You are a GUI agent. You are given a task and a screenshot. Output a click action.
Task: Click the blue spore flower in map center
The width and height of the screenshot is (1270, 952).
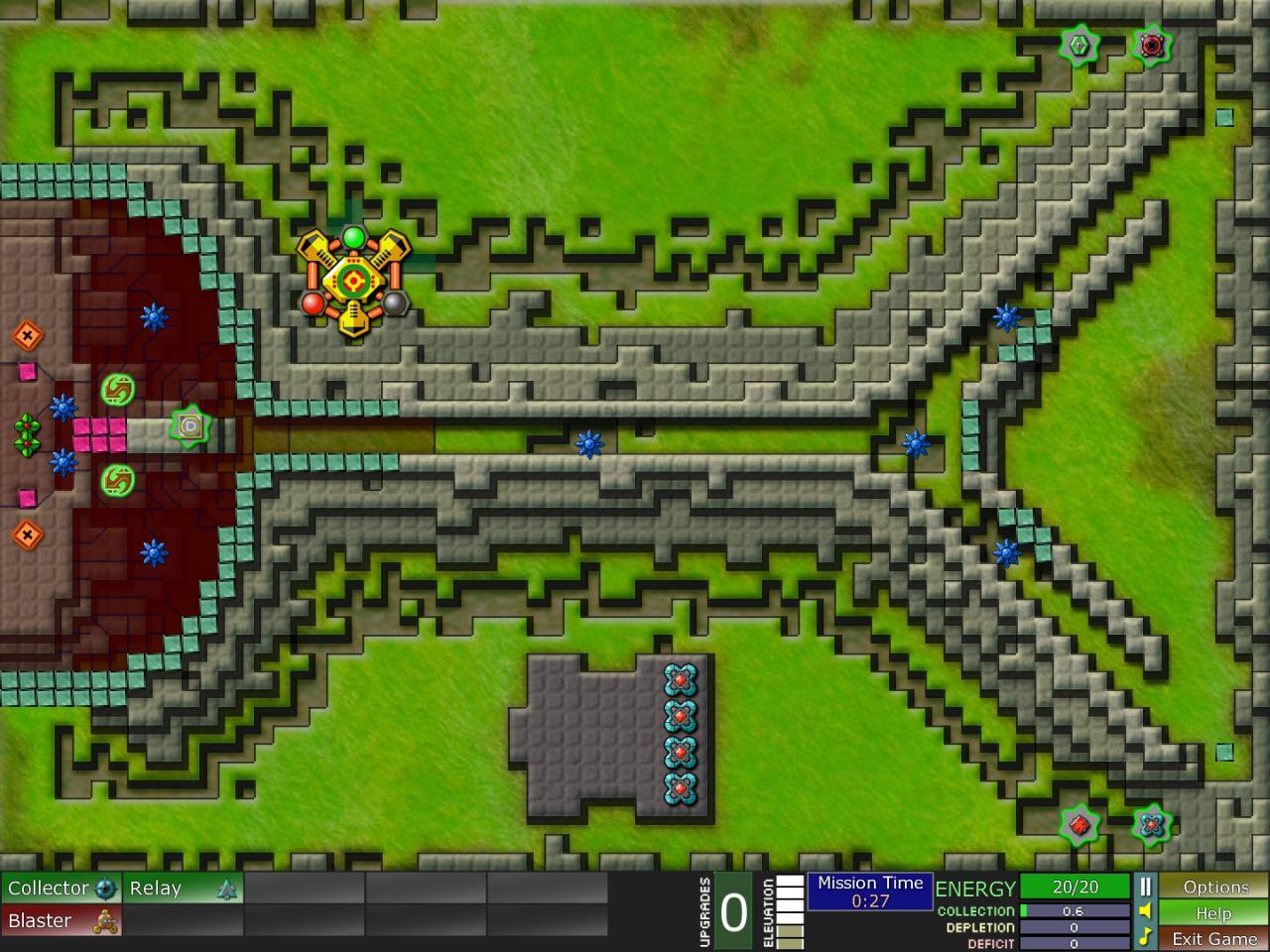pos(590,445)
